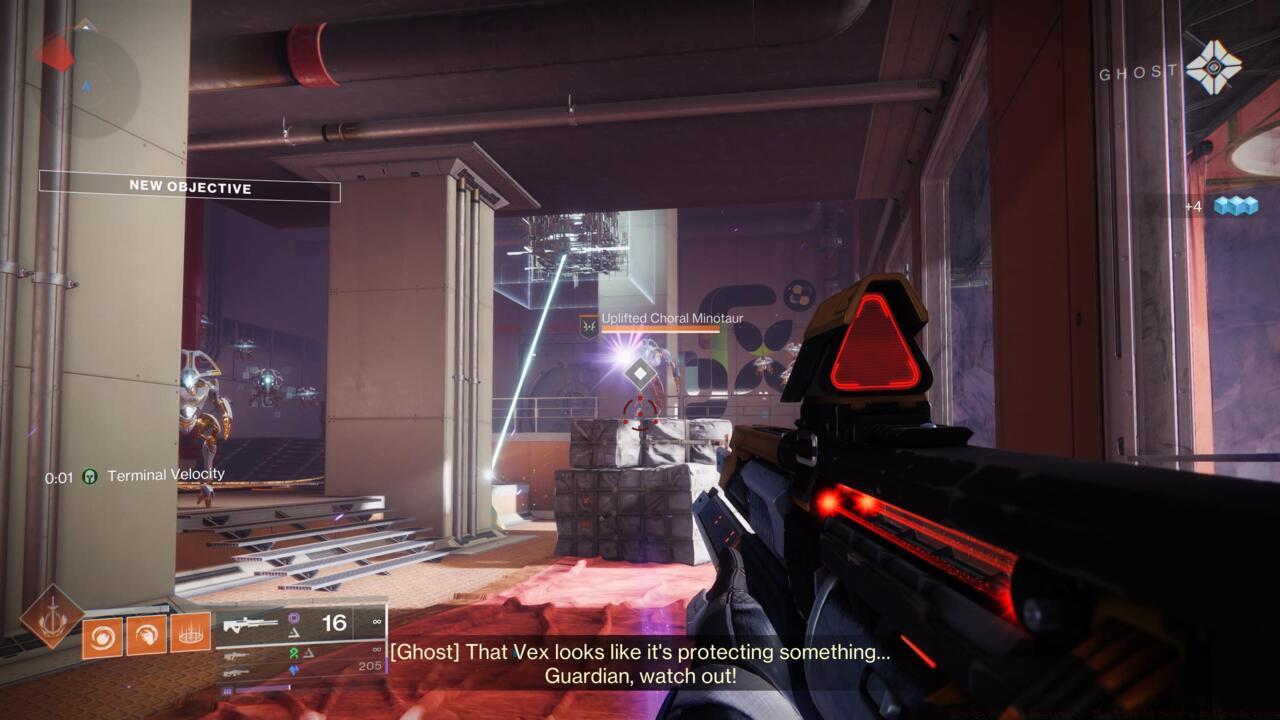
Task: Expand the Uplifted Choral Minotaur nameplate
Action: [664, 318]
